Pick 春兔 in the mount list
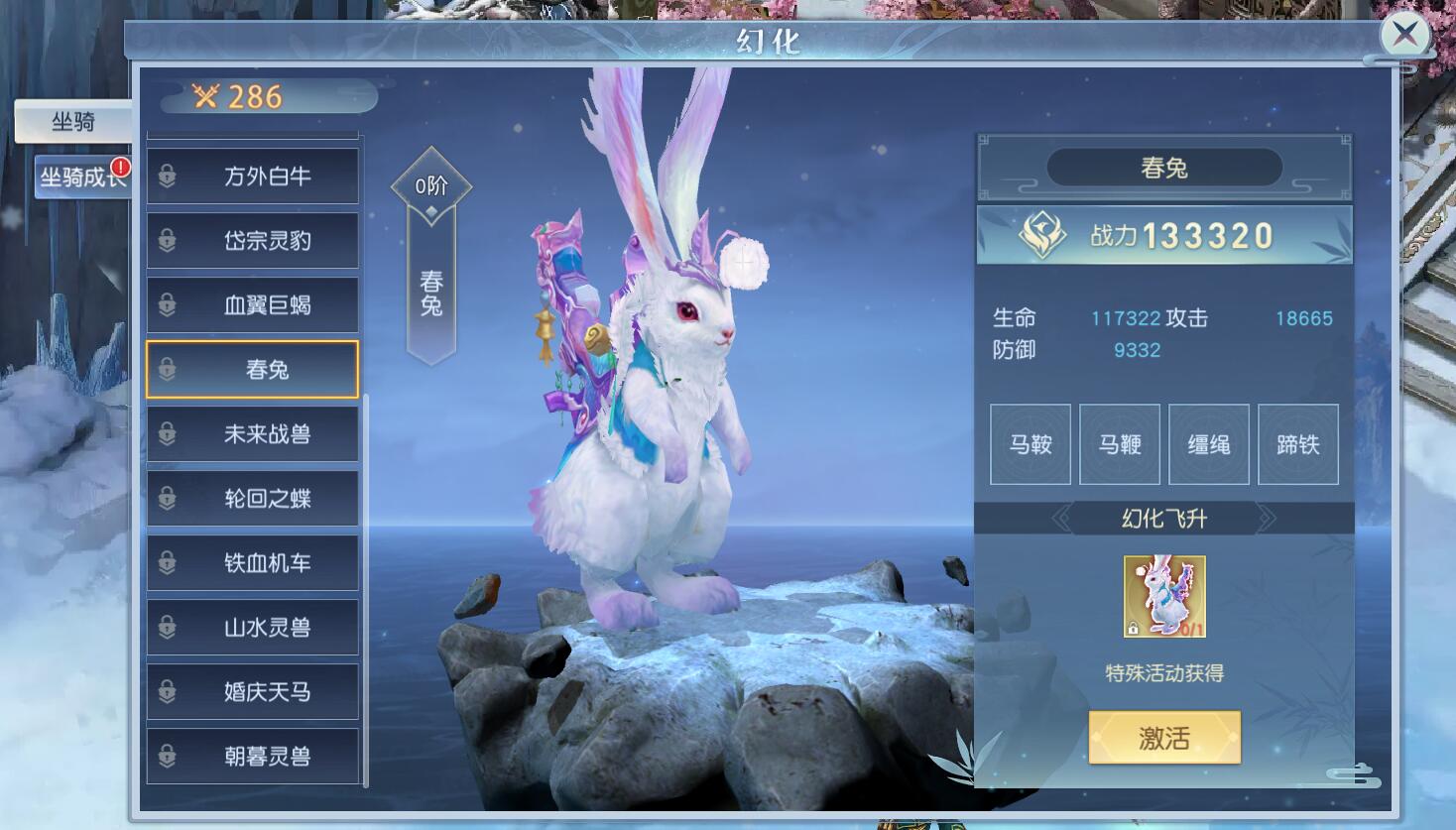Screen dimensions: 1456x830 click(253, 370)
